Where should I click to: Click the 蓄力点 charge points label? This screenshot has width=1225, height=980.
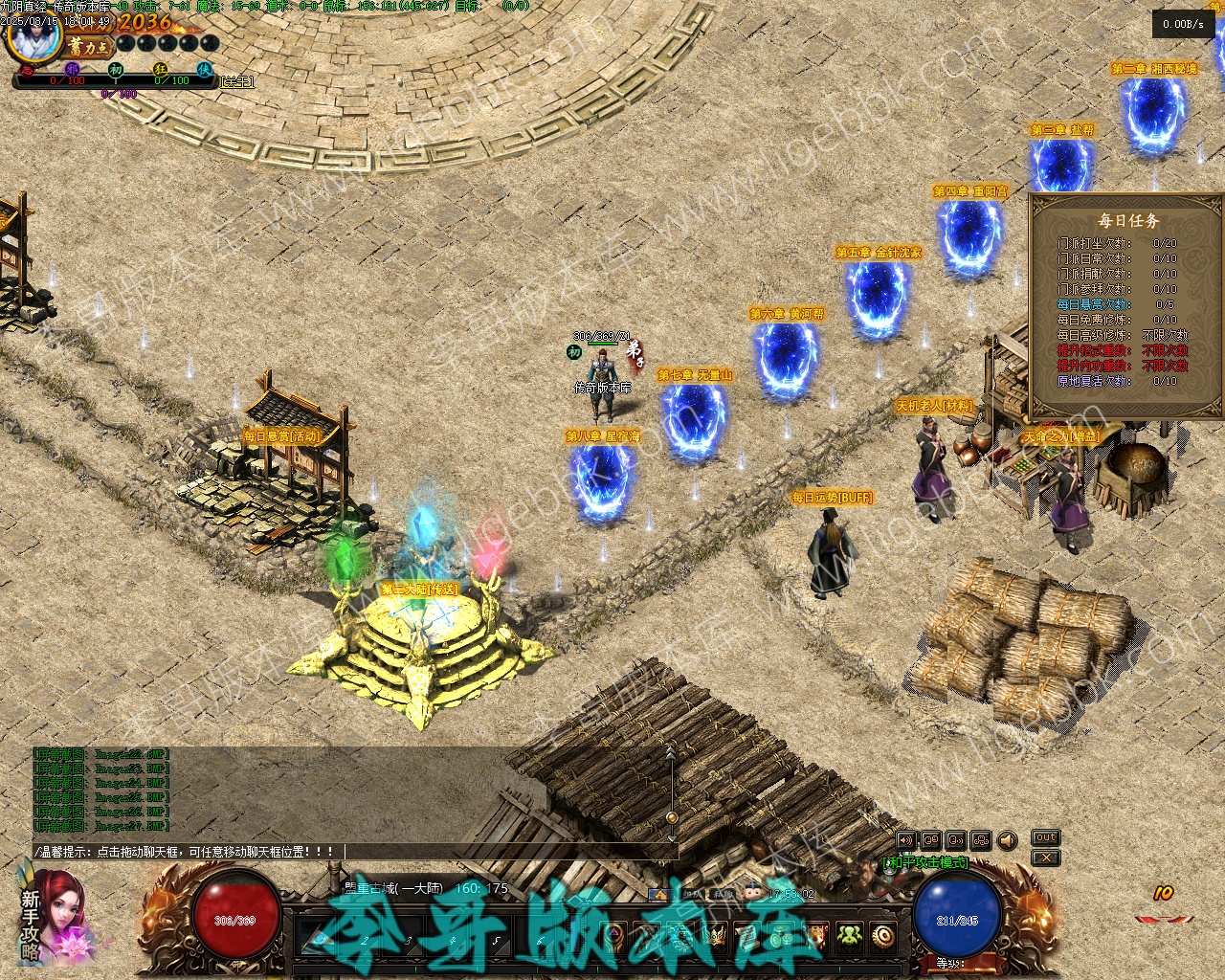pyautogui.click(x=89, y=45)
